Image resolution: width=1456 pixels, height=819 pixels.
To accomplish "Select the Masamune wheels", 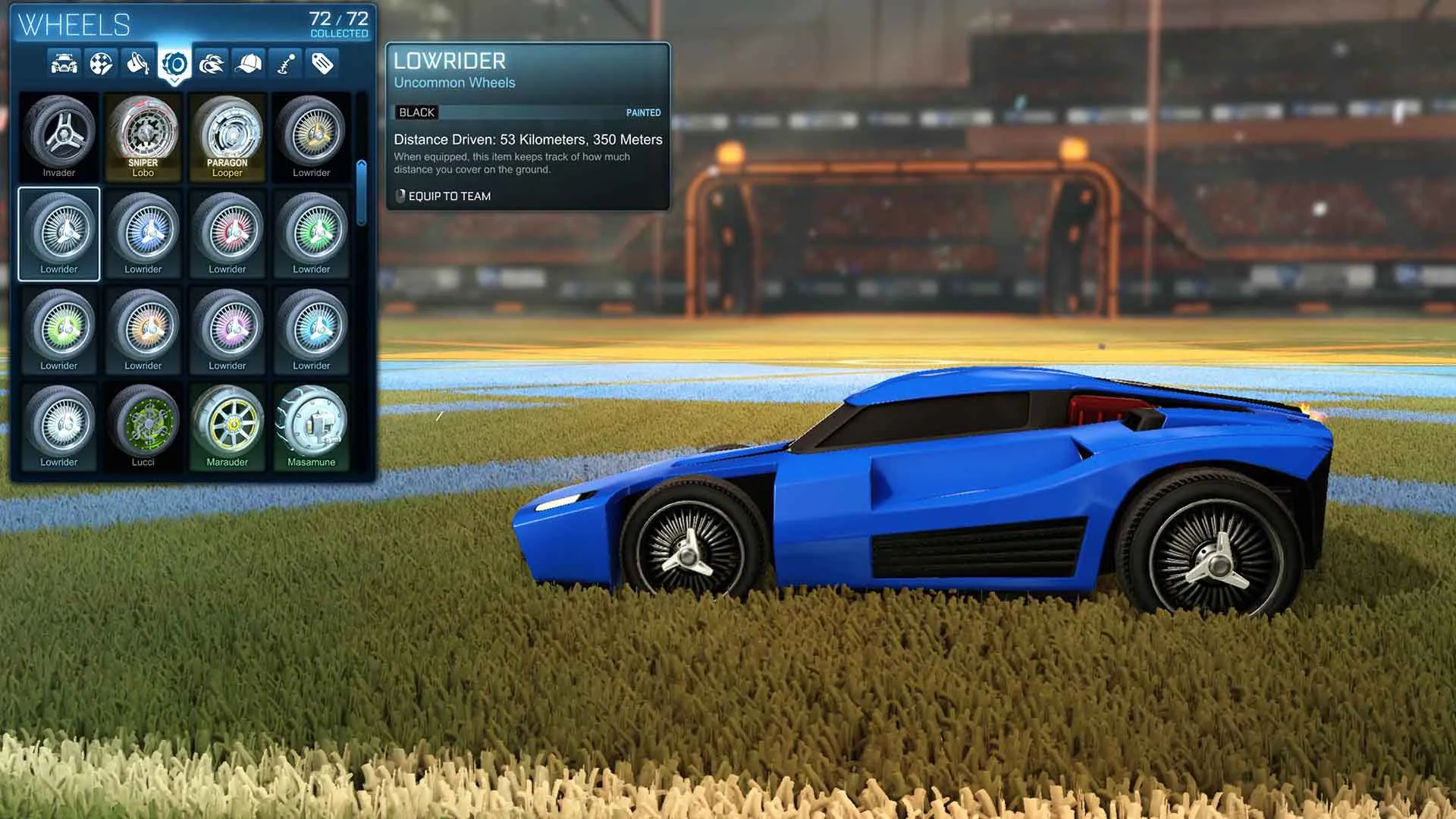I will click(x=312, y=425).
